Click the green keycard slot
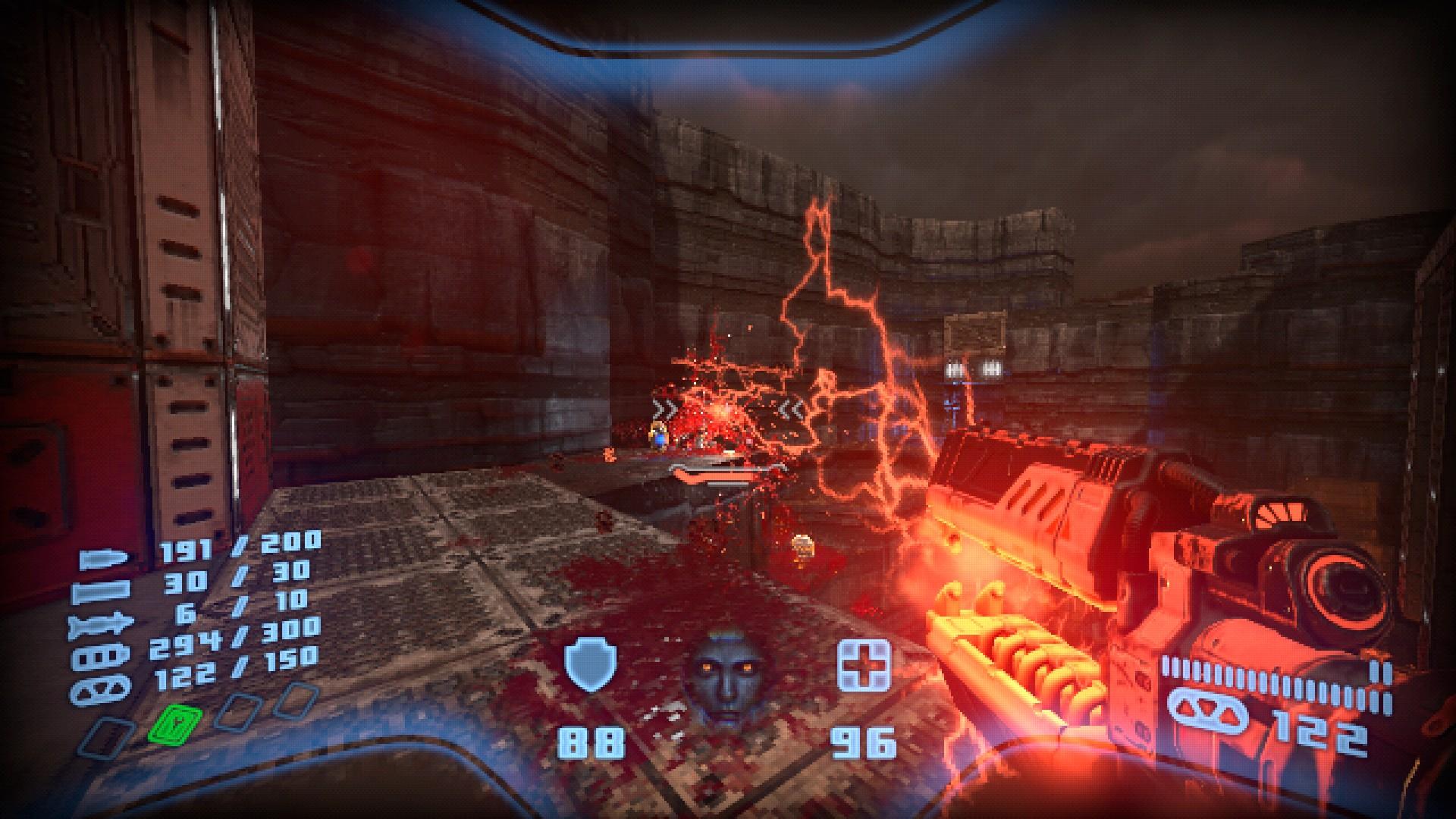Viewport: 1456px width, 819px height. coord(175,723)
